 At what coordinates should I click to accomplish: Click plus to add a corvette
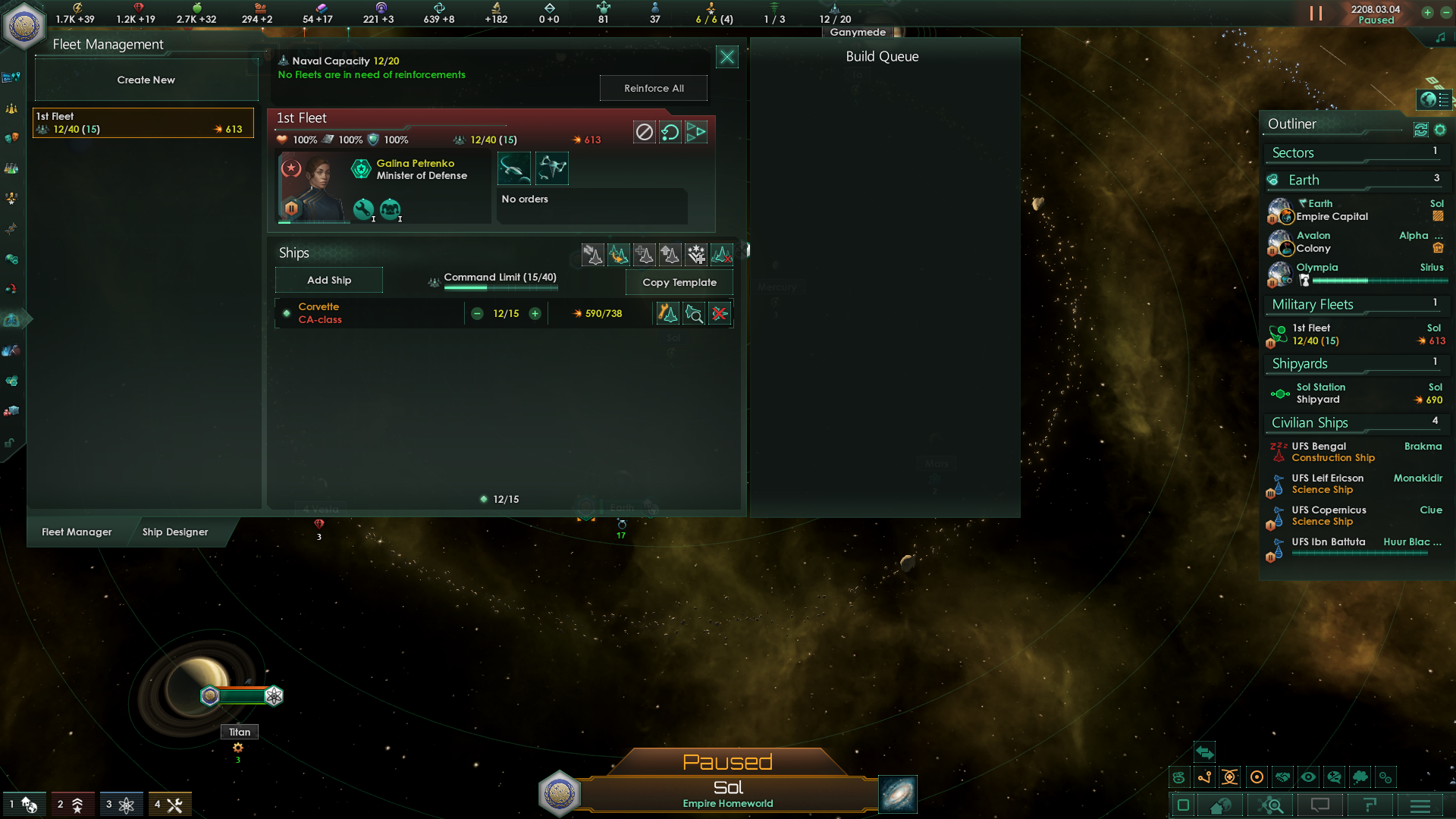(535, 312)
